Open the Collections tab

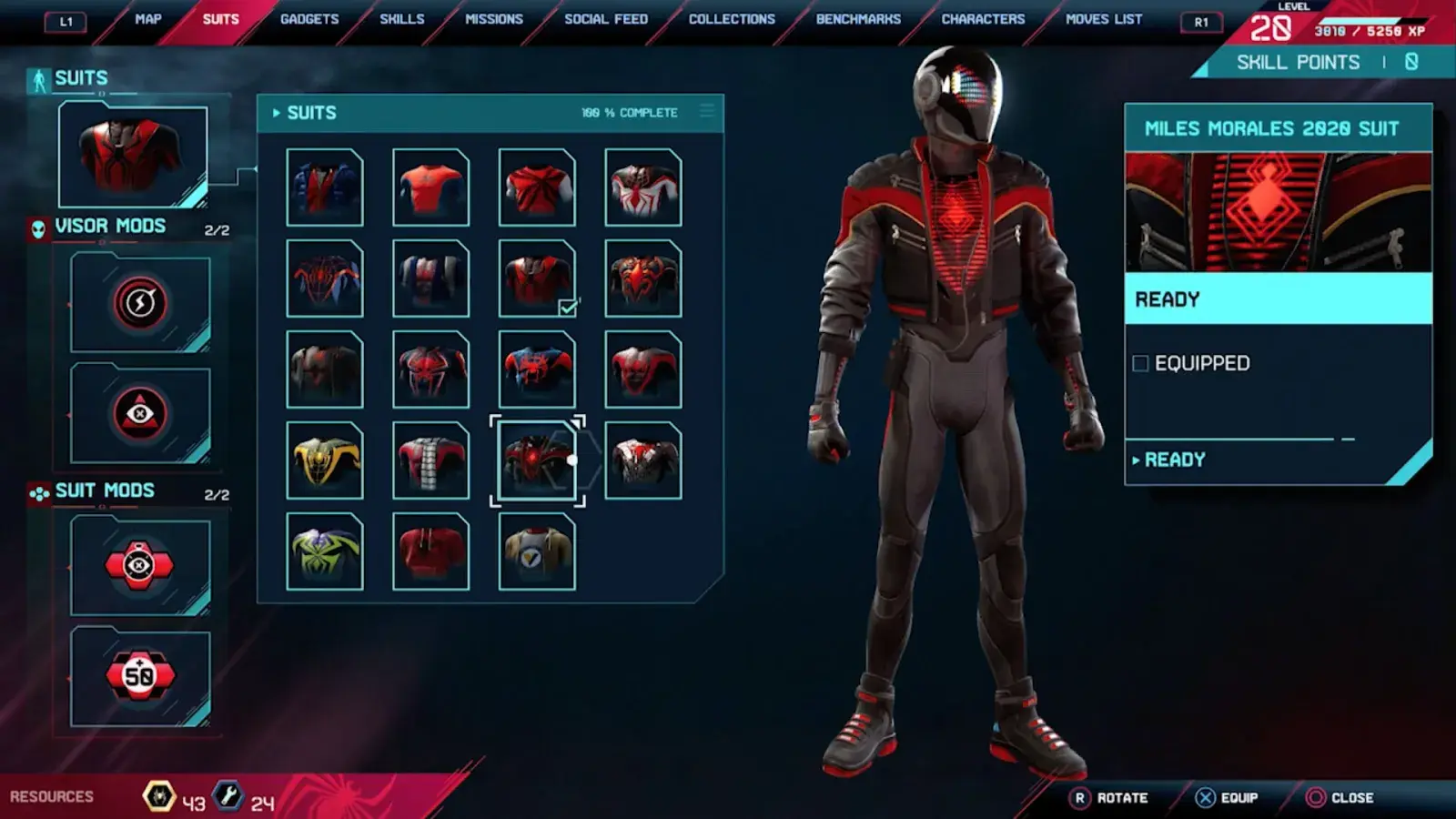click(x=732, y=19)
